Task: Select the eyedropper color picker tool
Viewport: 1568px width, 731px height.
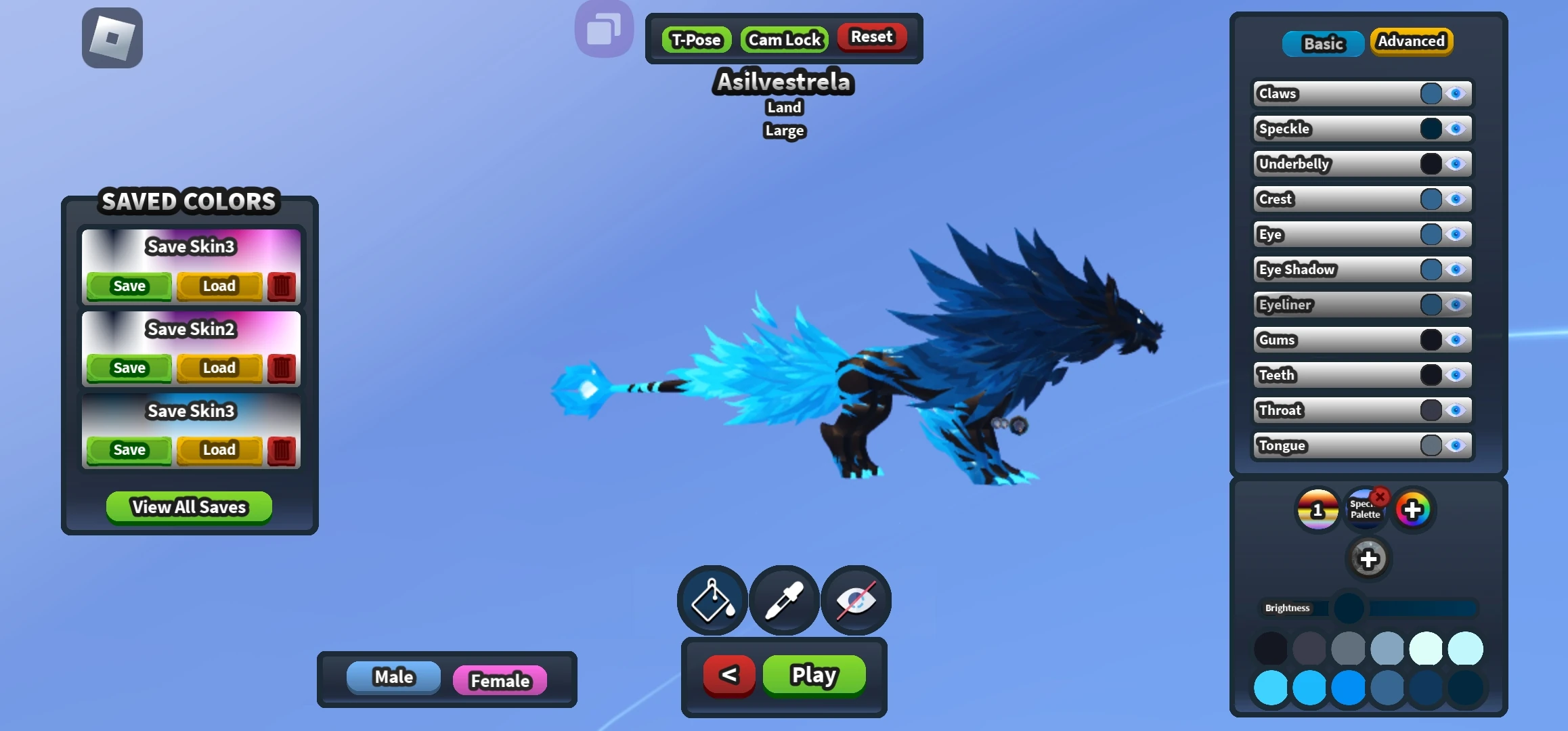Action: [783, 600]
